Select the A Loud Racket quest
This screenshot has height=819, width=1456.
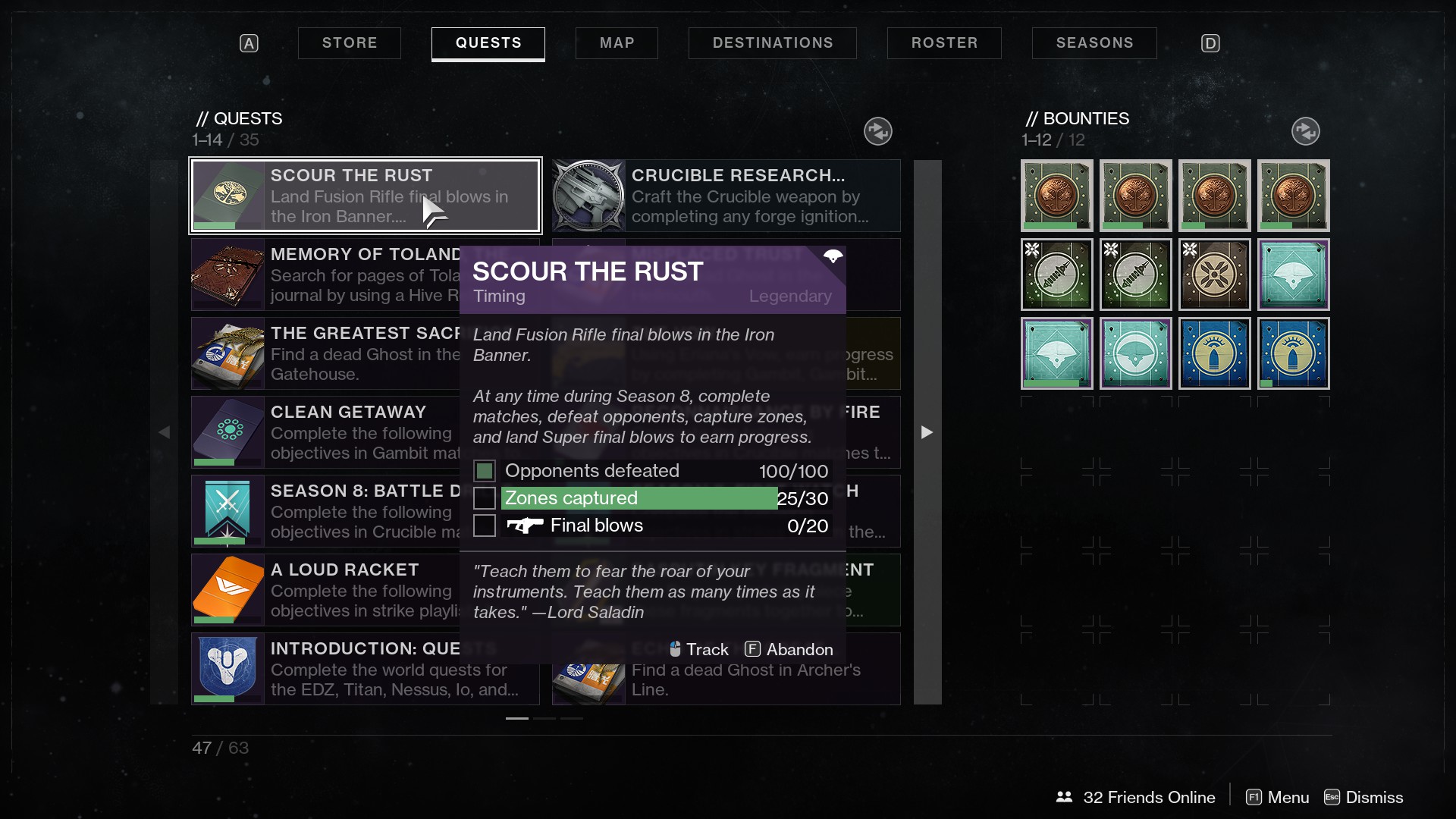325,590
